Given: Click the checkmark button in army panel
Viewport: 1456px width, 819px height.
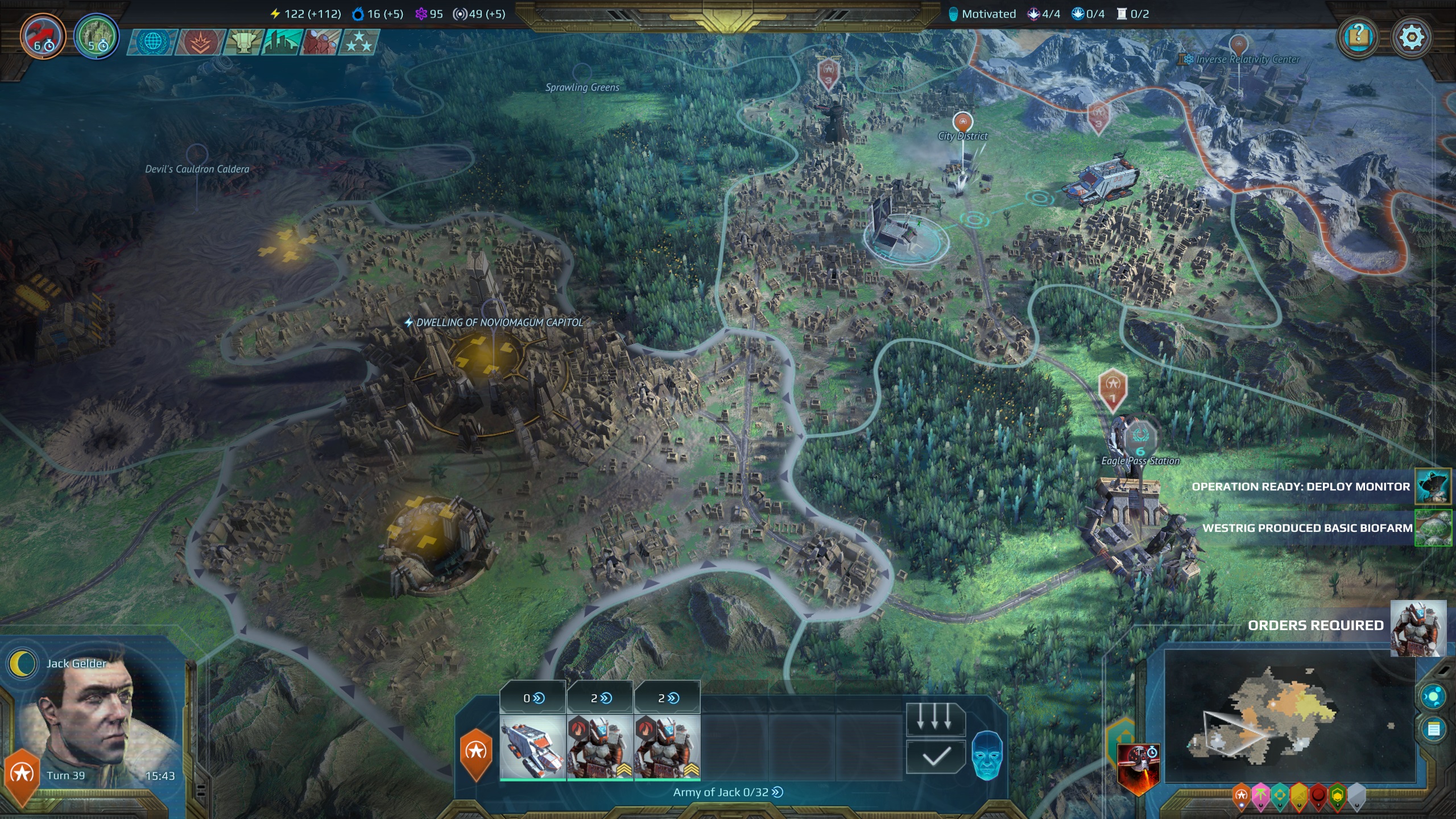Looking at the screenshot, I should [935, 756].
